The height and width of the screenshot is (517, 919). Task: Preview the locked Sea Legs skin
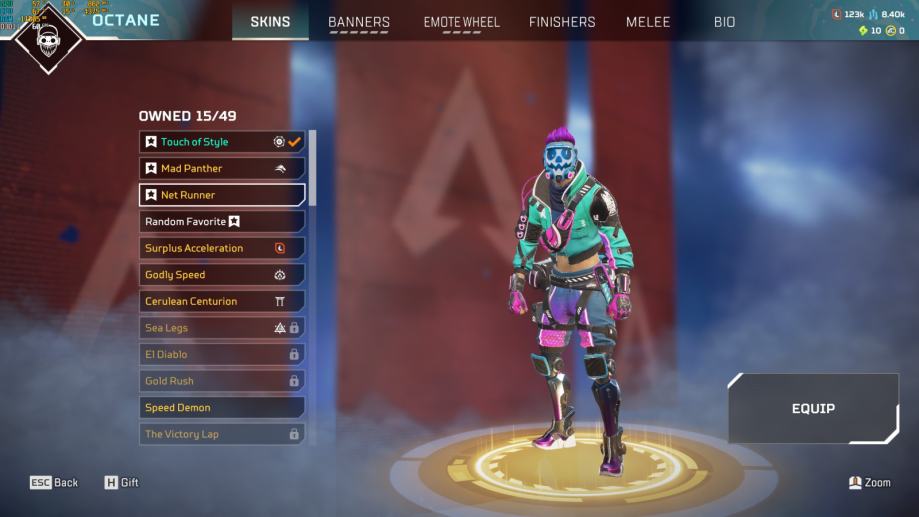222,328
